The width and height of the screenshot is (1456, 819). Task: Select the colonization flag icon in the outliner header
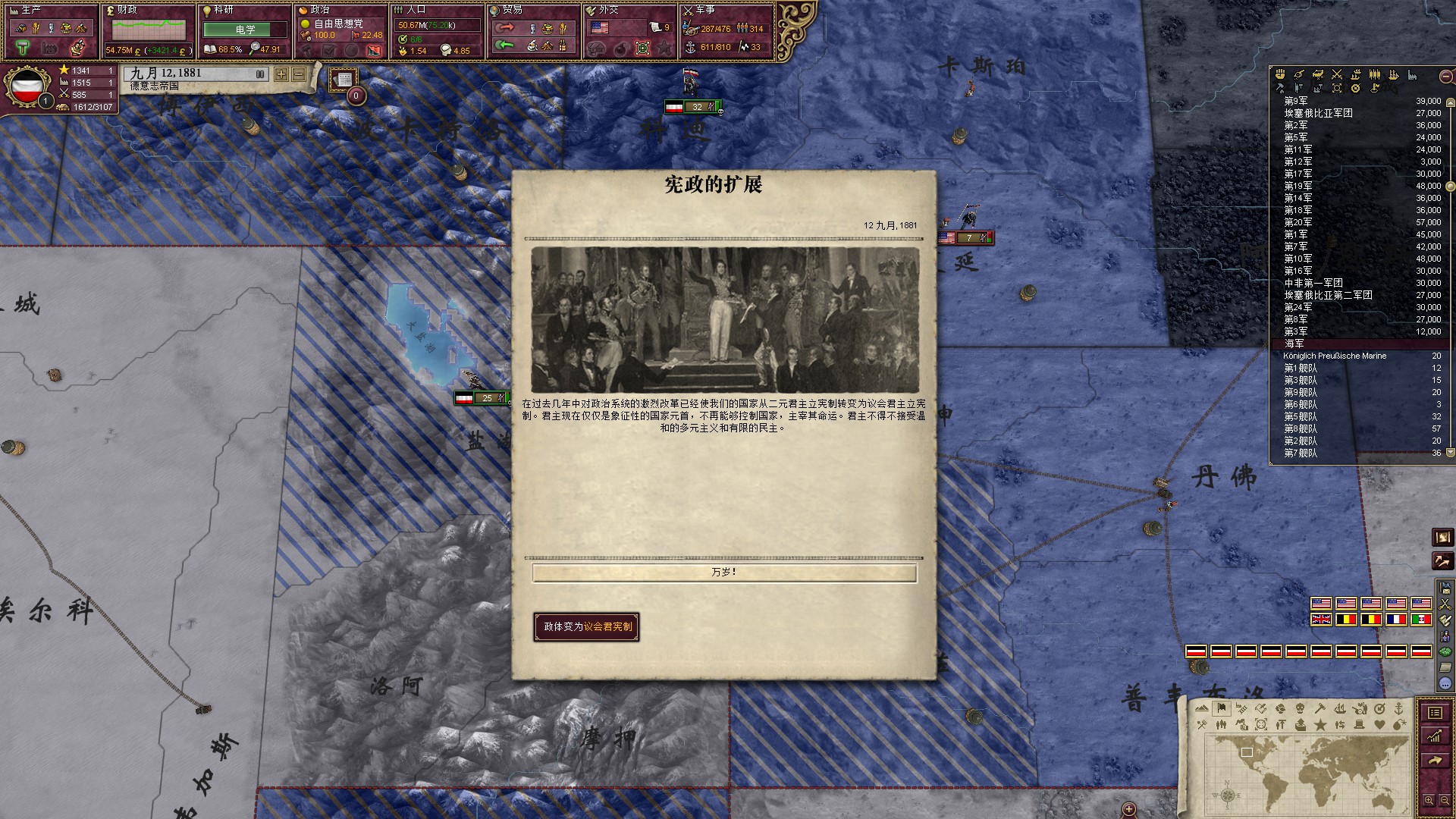[x=1374, y=87]
